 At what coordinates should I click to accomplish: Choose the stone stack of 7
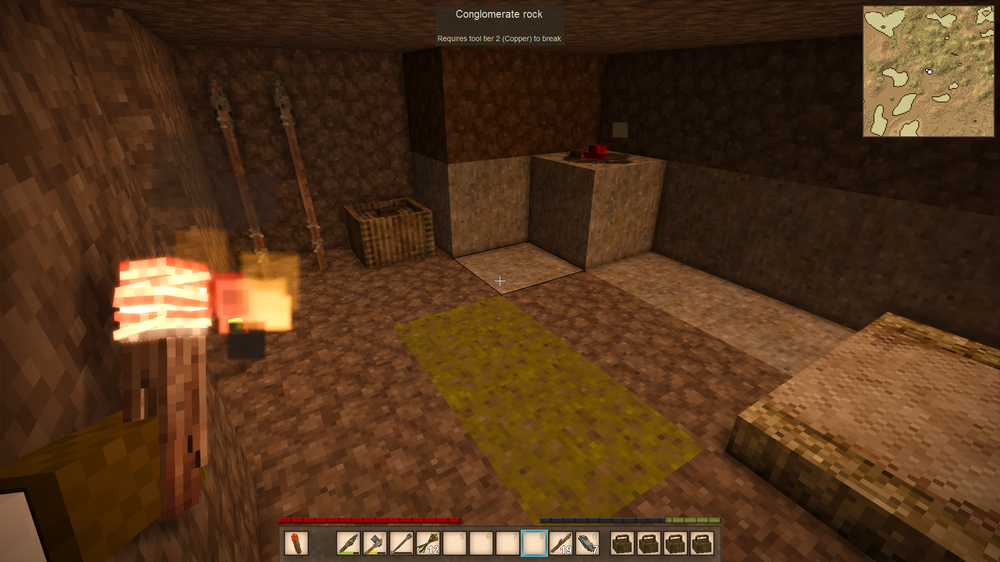click(x=587, y=543)
